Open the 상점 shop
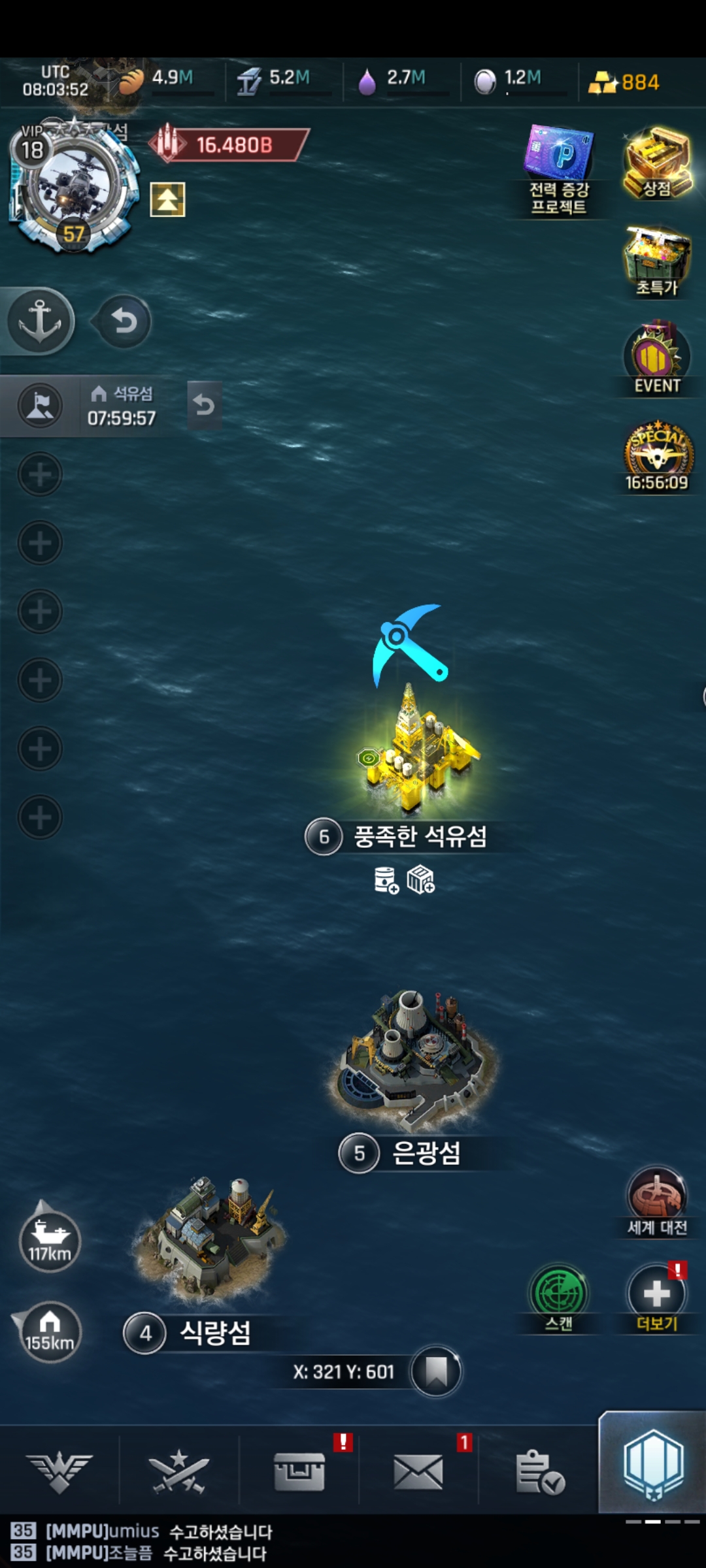Viewport: 706px width, 1568px height. tap(657, 163)
